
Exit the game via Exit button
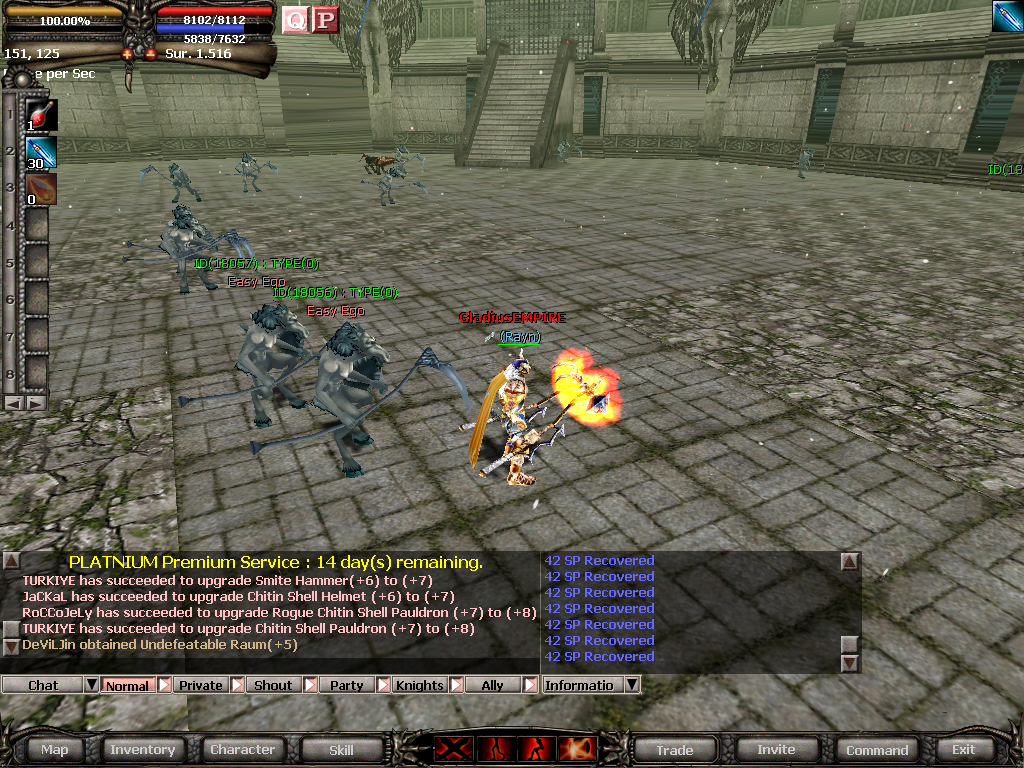pos(963,749)
